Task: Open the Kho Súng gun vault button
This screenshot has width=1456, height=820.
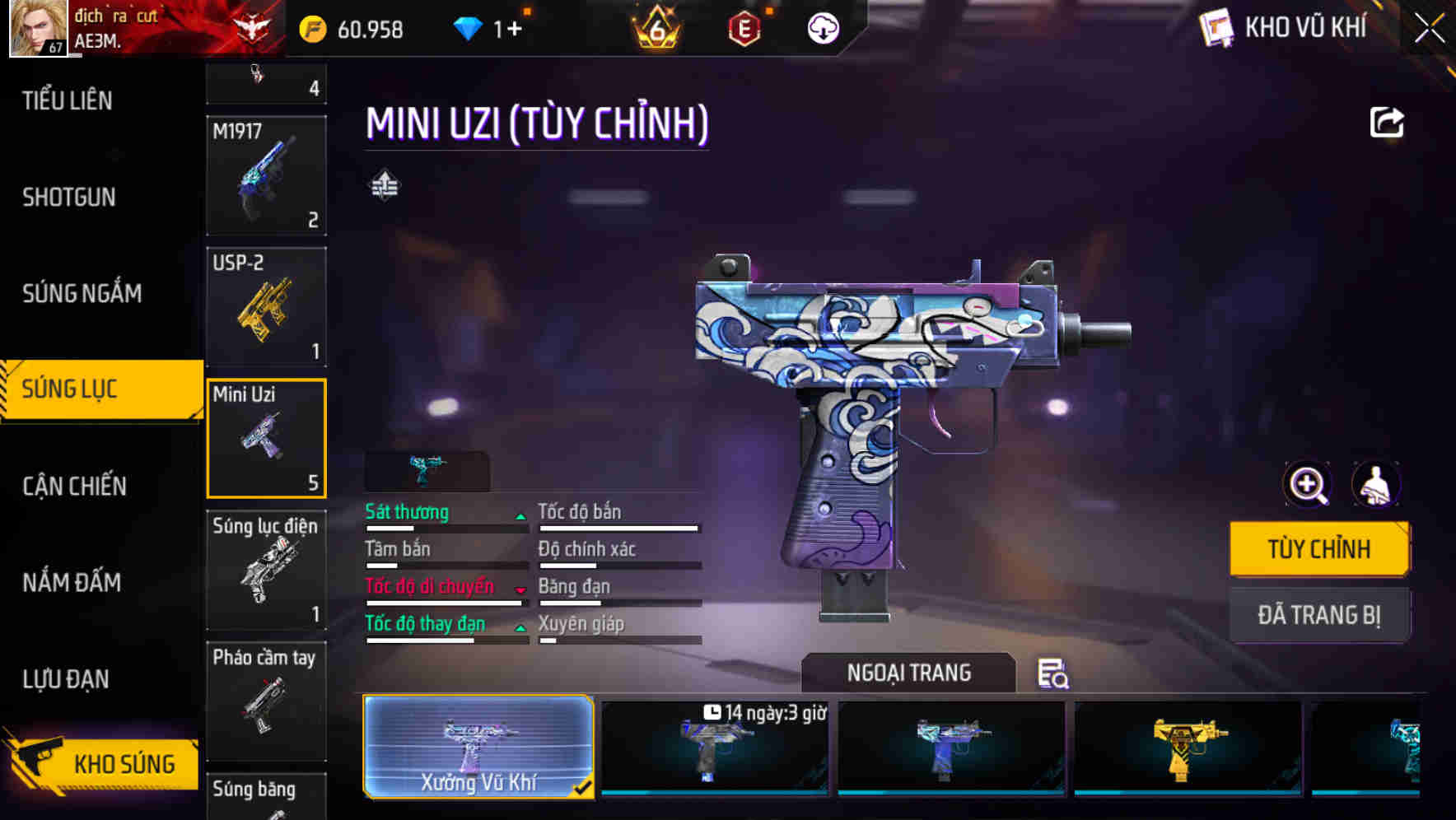Action: click(x=103, y=763)
